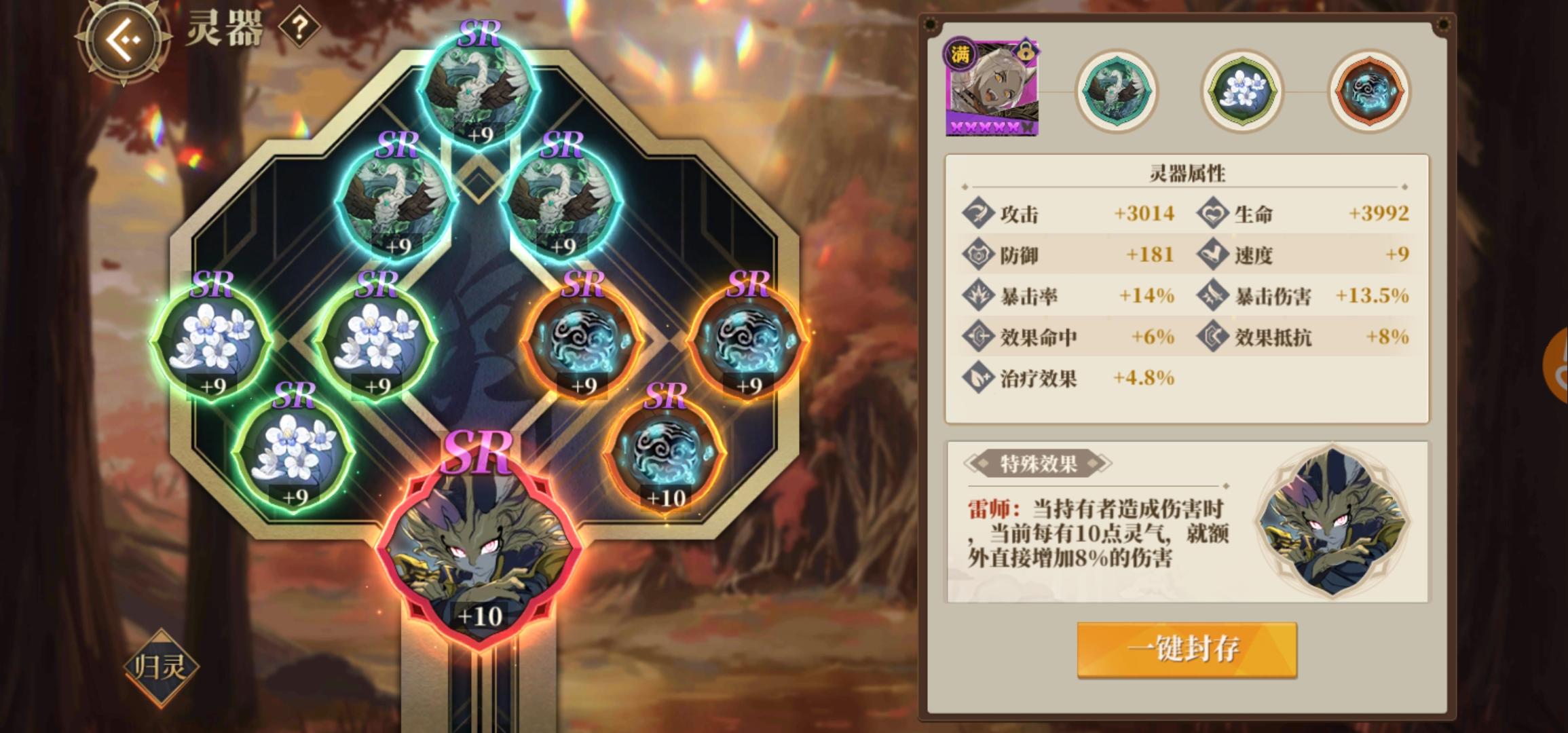Select the swan artifact circle in the header

(1117, 90)
